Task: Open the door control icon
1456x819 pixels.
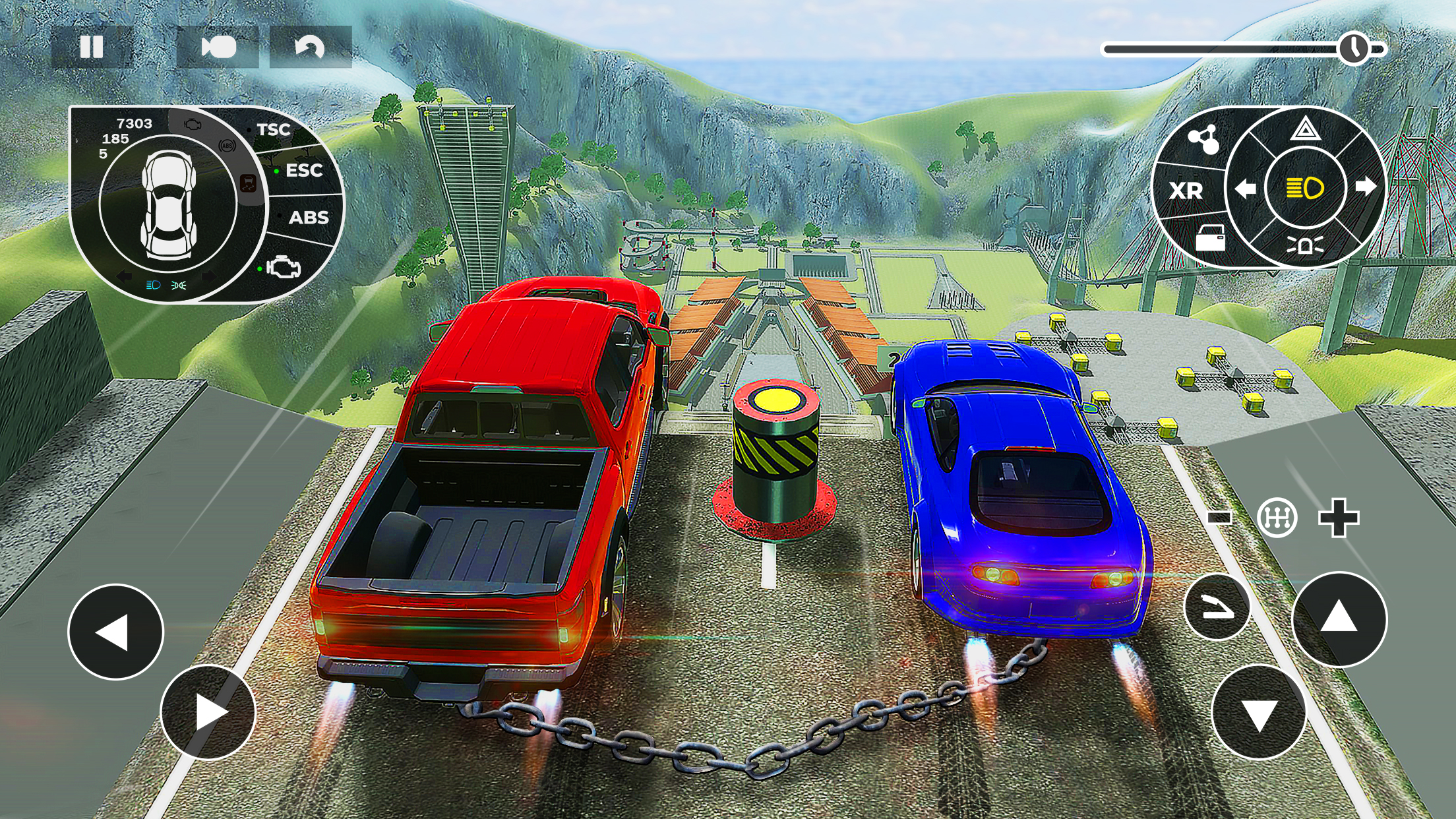Action: (1212, 239)
